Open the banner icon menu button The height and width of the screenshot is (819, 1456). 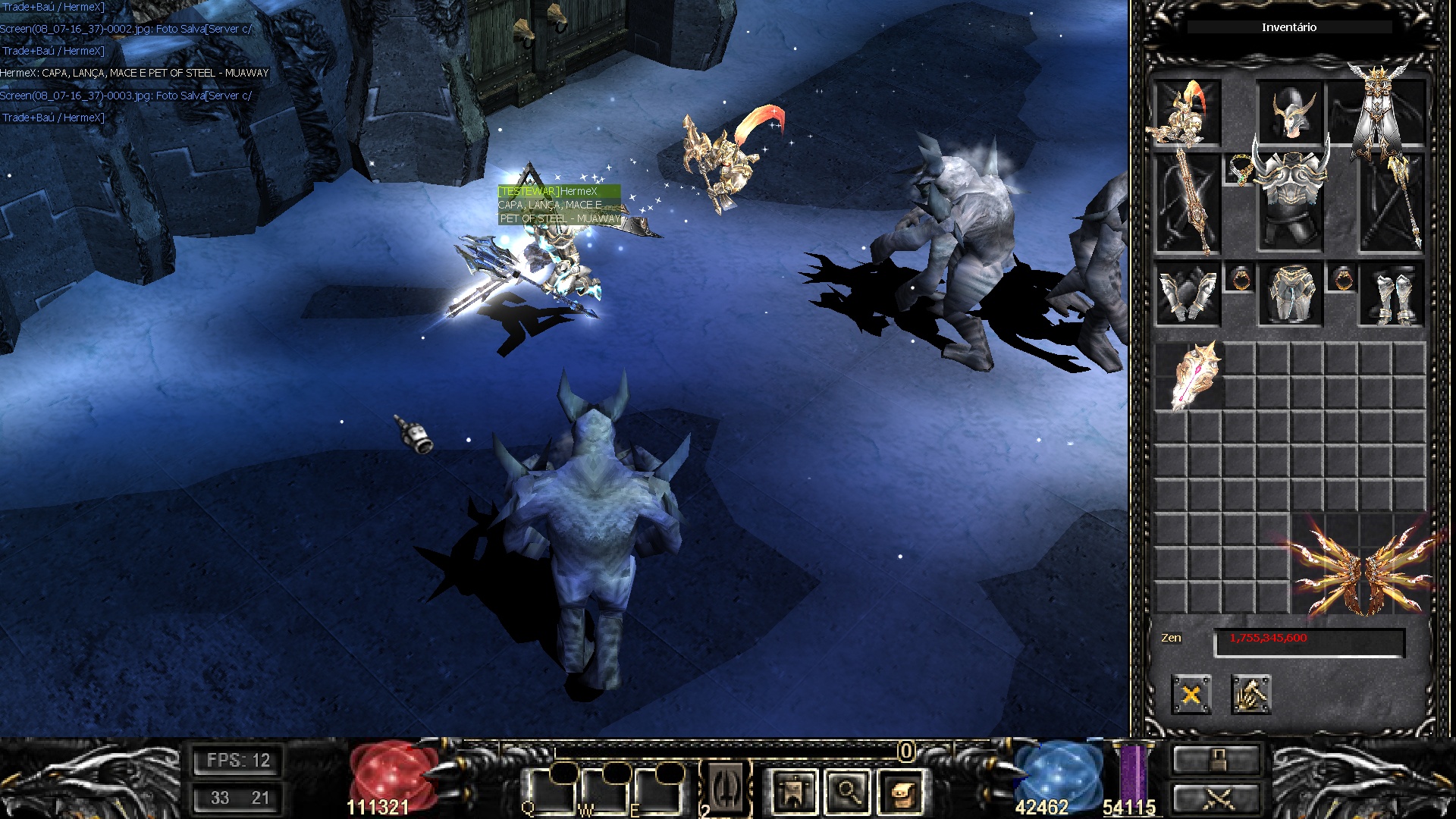pyautogui.click(x=792, y=792)
